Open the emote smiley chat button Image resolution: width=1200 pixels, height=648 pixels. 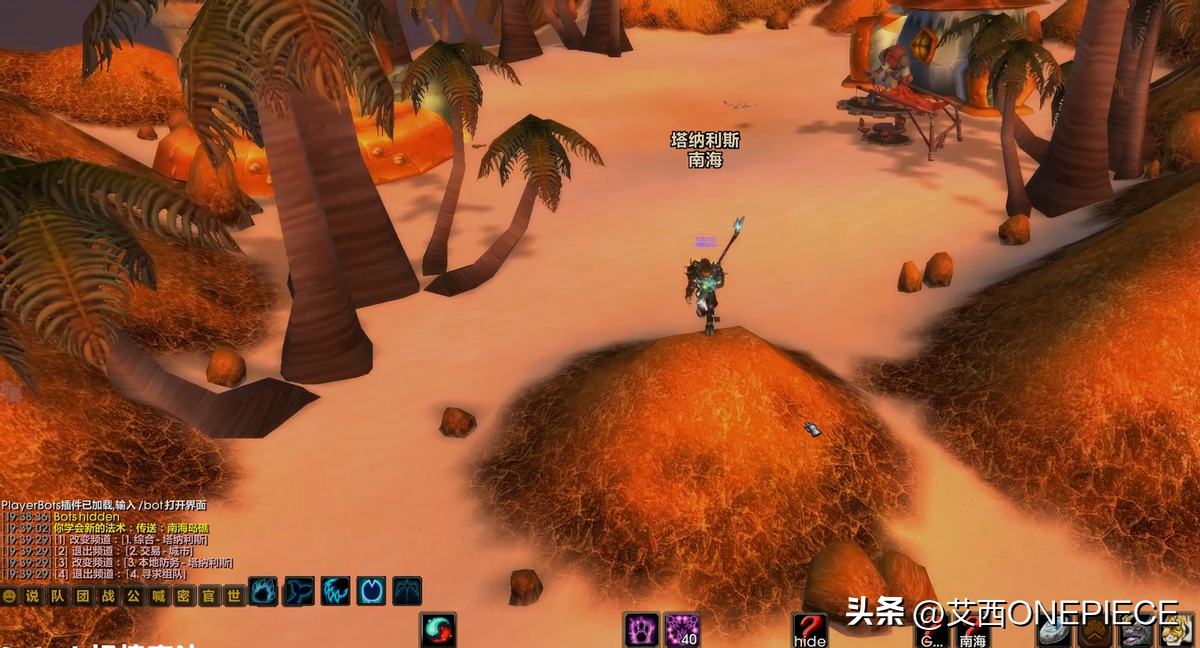(10, 596)
